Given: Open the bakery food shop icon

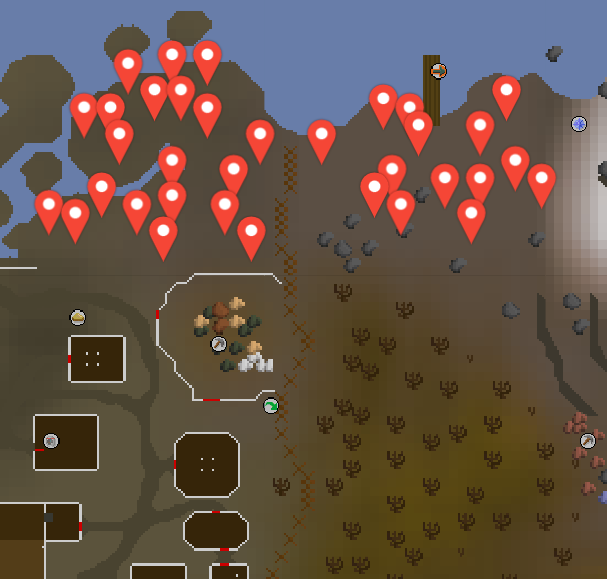Looking at the screenshot, I should pyautogui.click(x=78, y=318).
